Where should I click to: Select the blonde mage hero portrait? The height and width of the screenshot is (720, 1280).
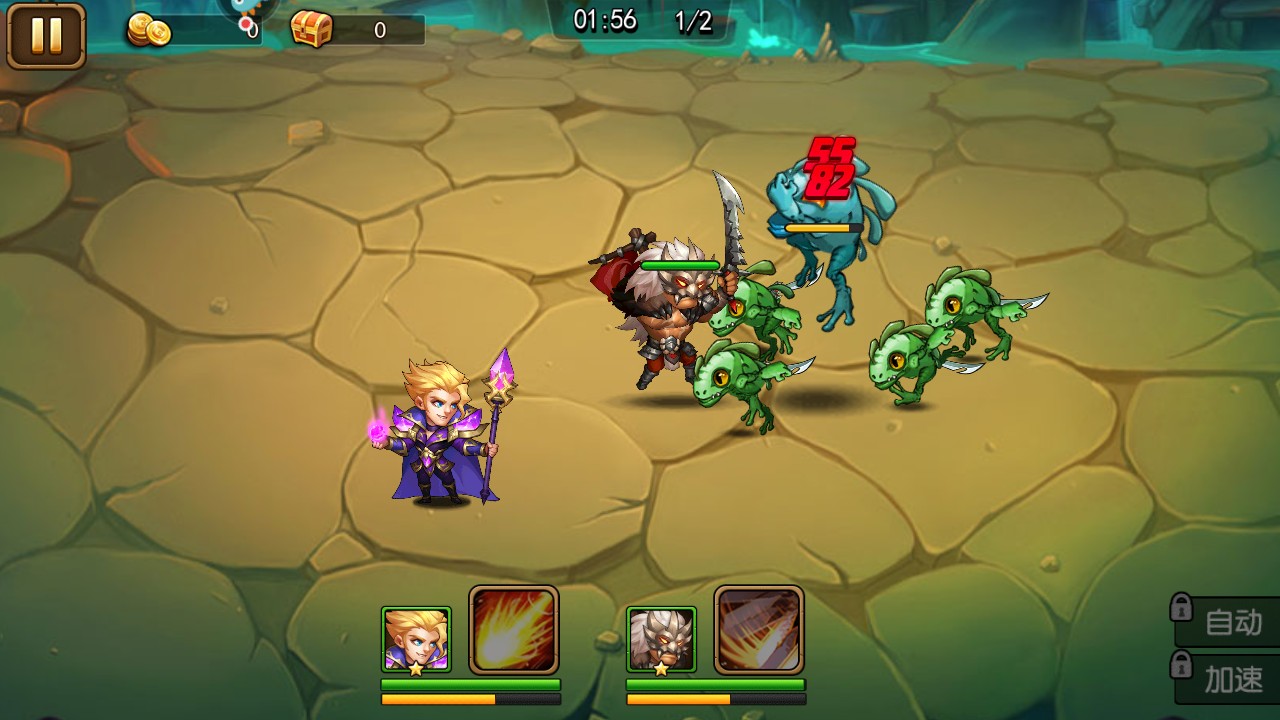pyautogui.click(x=416, y=639)
